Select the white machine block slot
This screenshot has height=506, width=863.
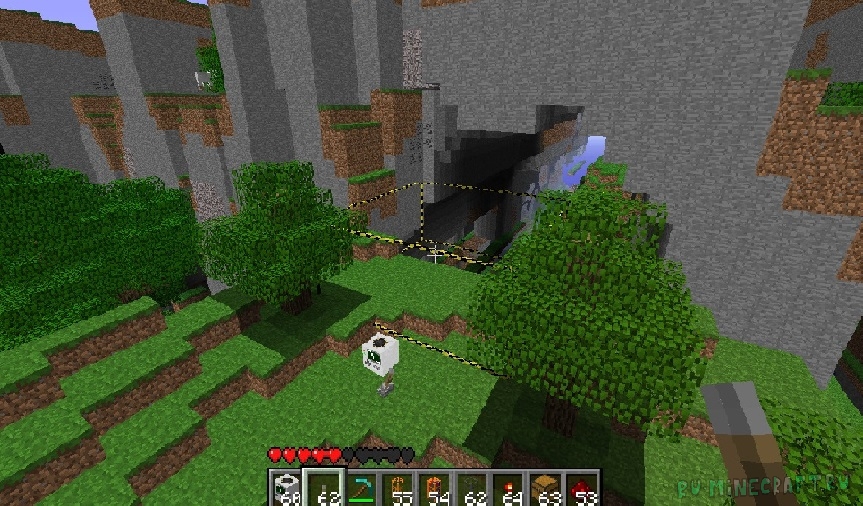[288, 488]
